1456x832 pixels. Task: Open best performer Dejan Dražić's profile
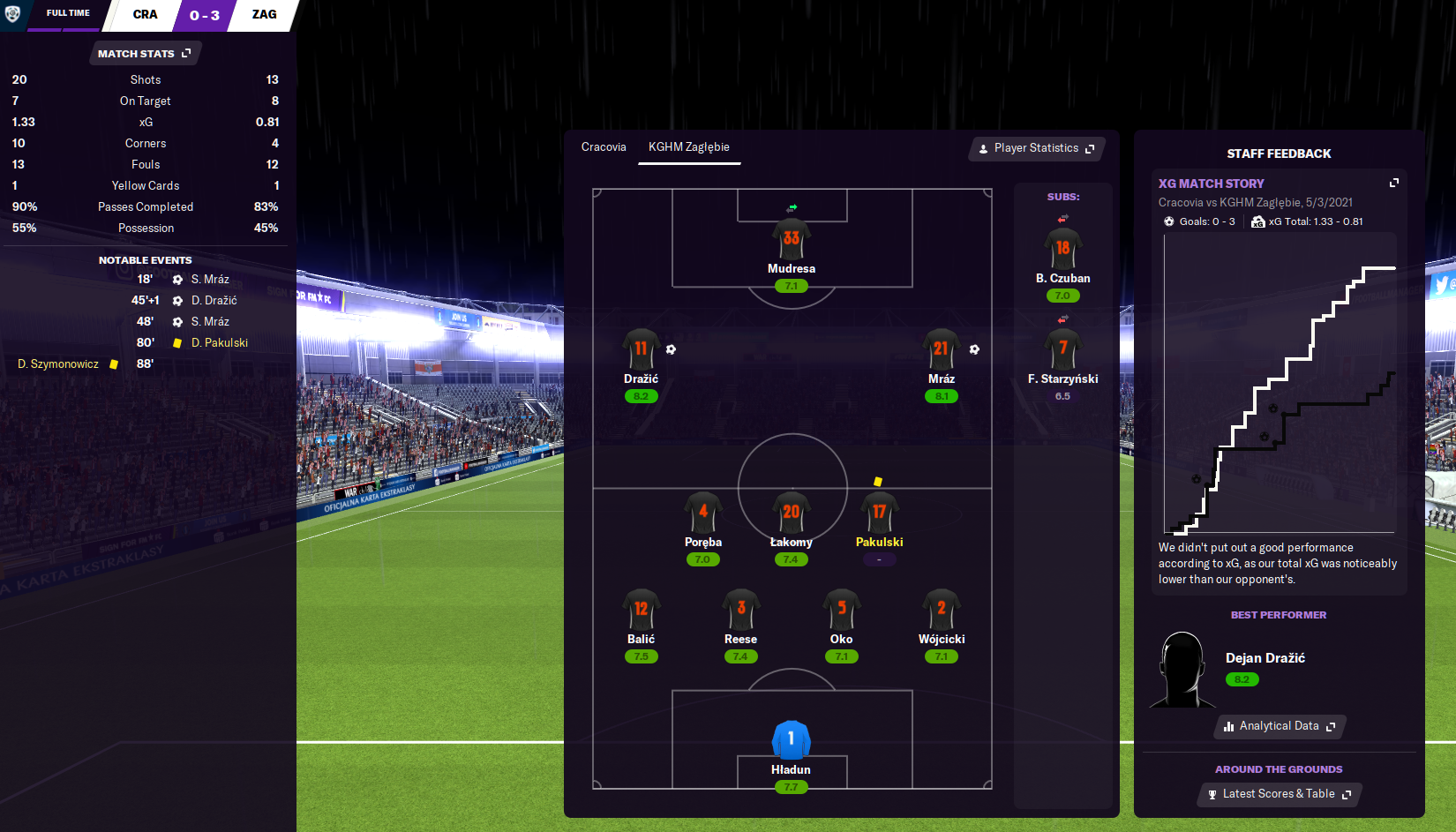(1265, 658)
